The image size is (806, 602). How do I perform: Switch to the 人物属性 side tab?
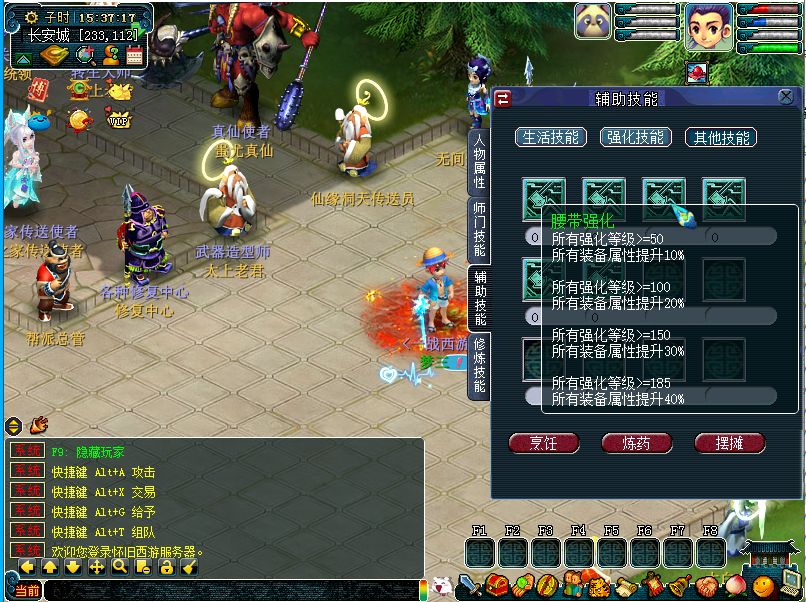click(479, 162)
